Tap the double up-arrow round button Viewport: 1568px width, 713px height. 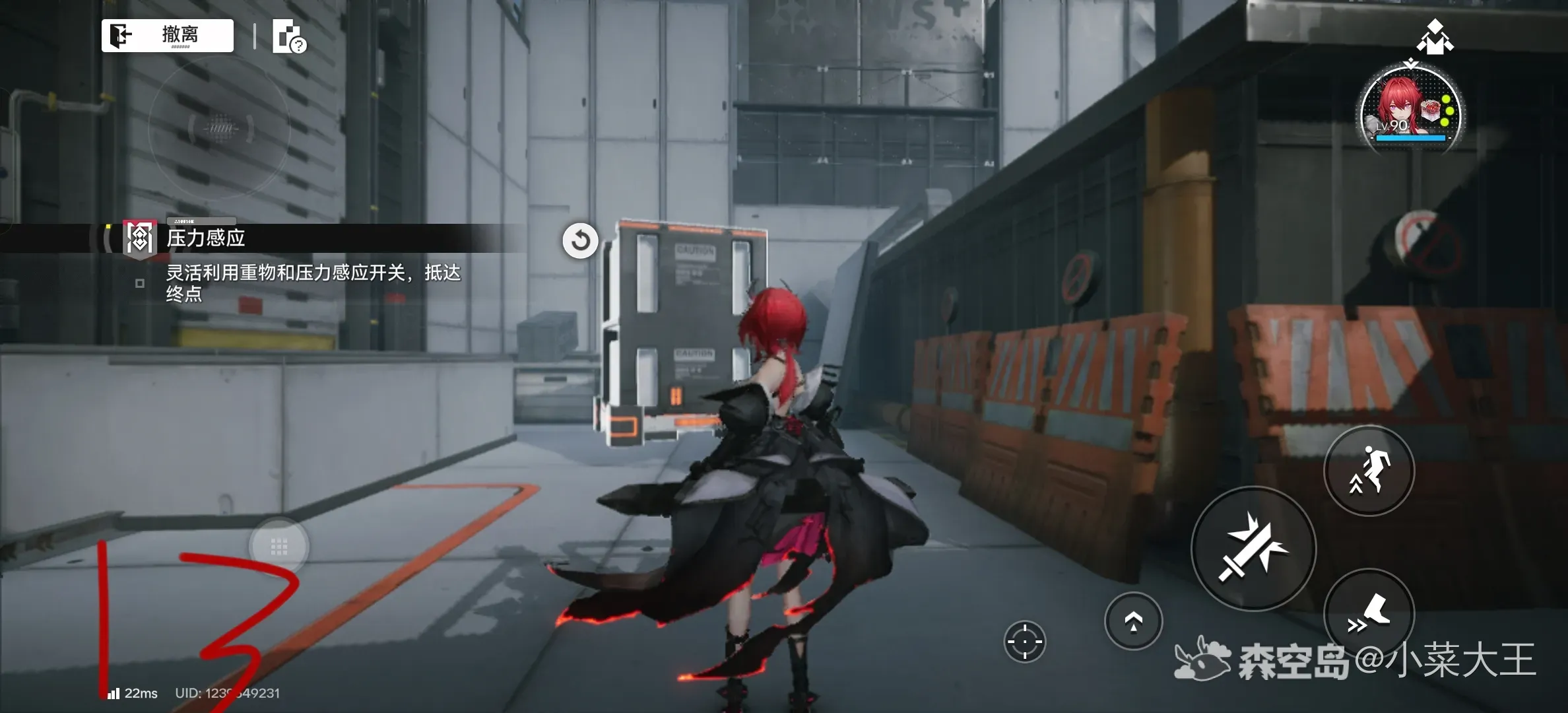[1133, 621]
